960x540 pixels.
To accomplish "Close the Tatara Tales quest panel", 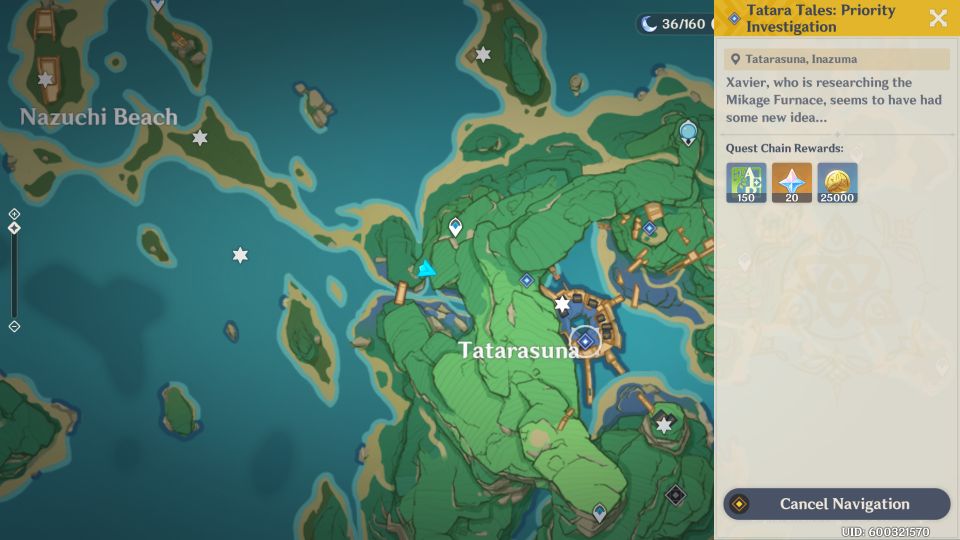I will 938,18.
